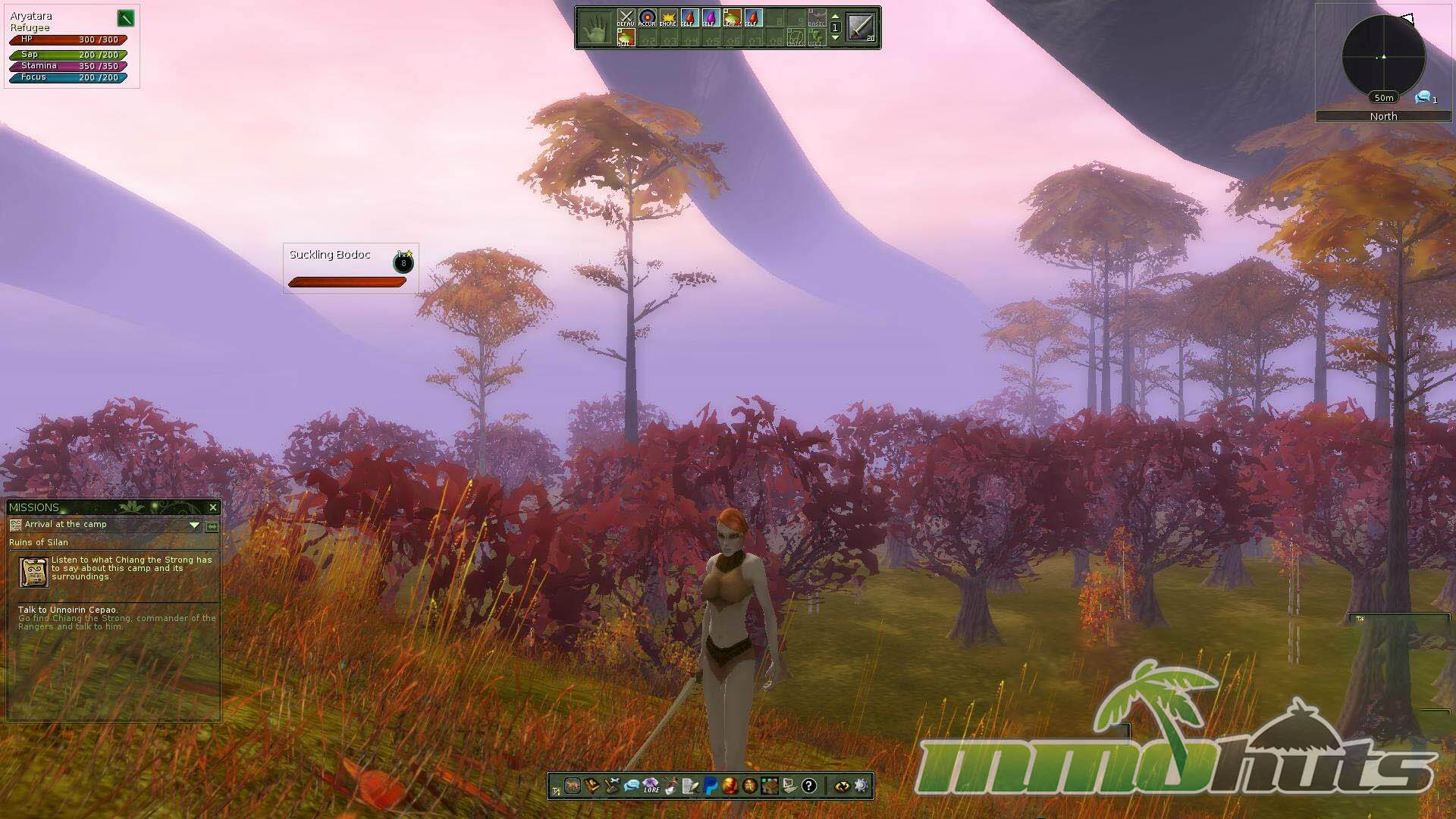Open the minimap compass
The width and height of the screenshot is (1456, 819).
(1383, 56)
